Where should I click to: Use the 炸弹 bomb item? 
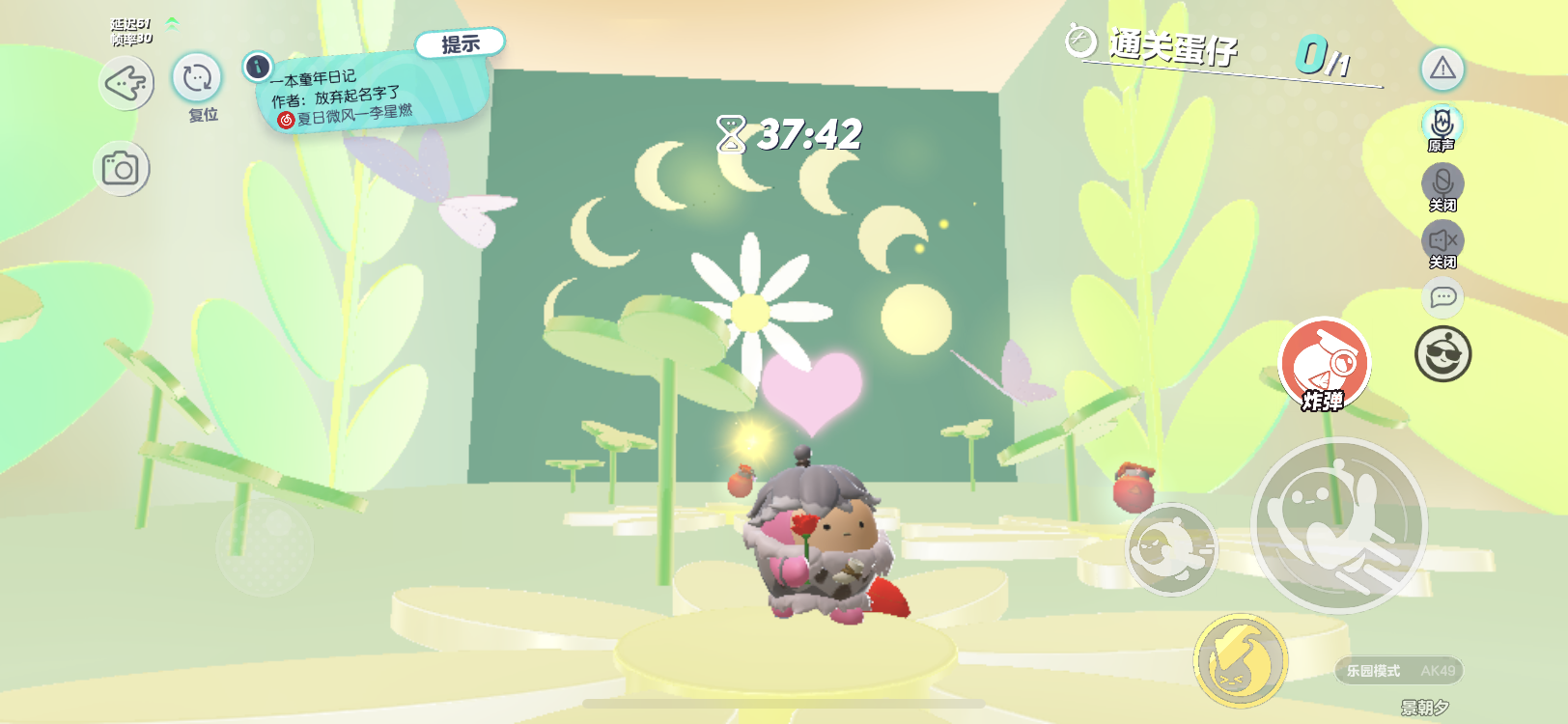(x=1325, y=364)
